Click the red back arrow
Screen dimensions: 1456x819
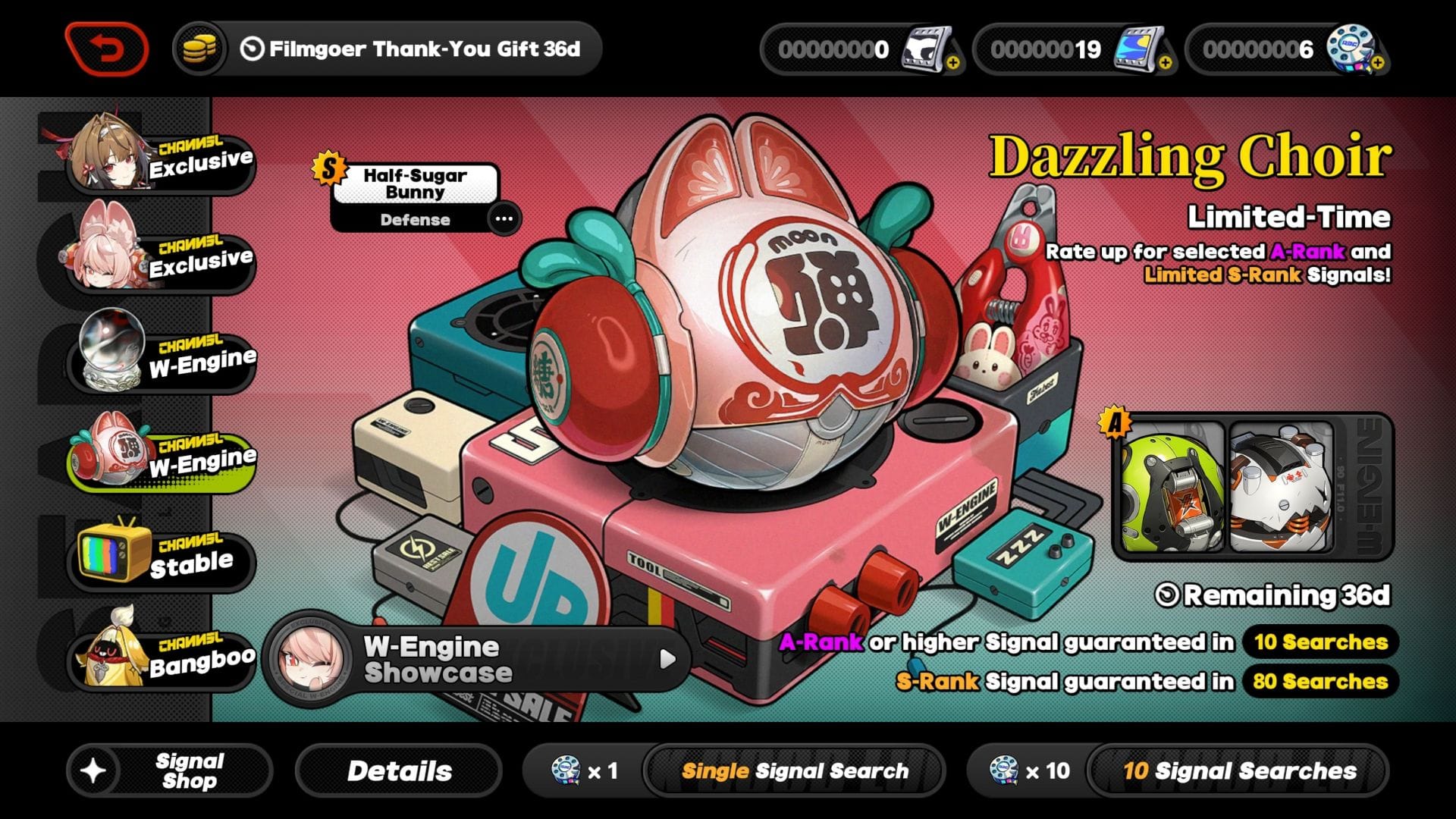107,47
